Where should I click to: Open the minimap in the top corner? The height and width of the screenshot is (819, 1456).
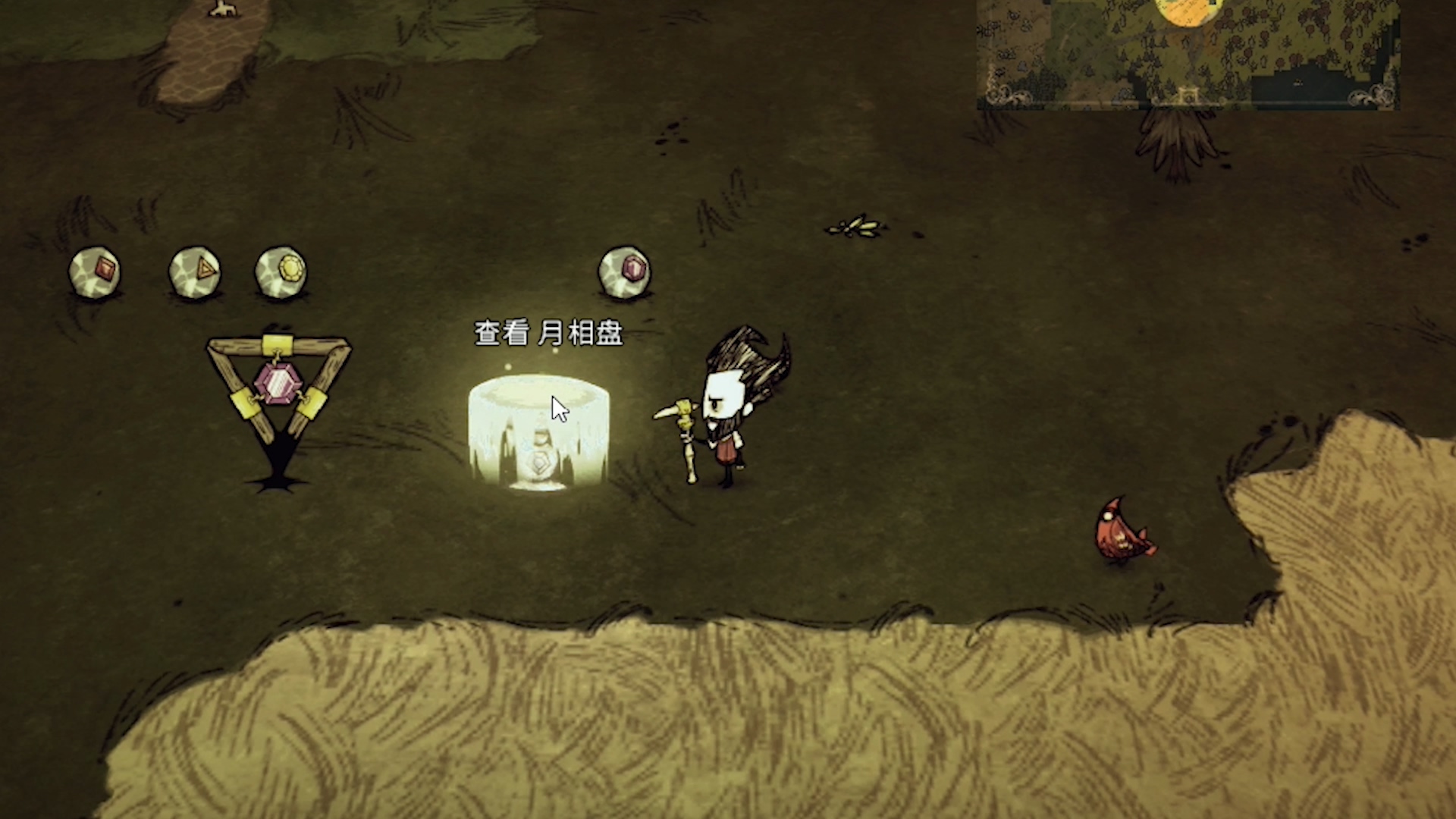point(1188,53)
